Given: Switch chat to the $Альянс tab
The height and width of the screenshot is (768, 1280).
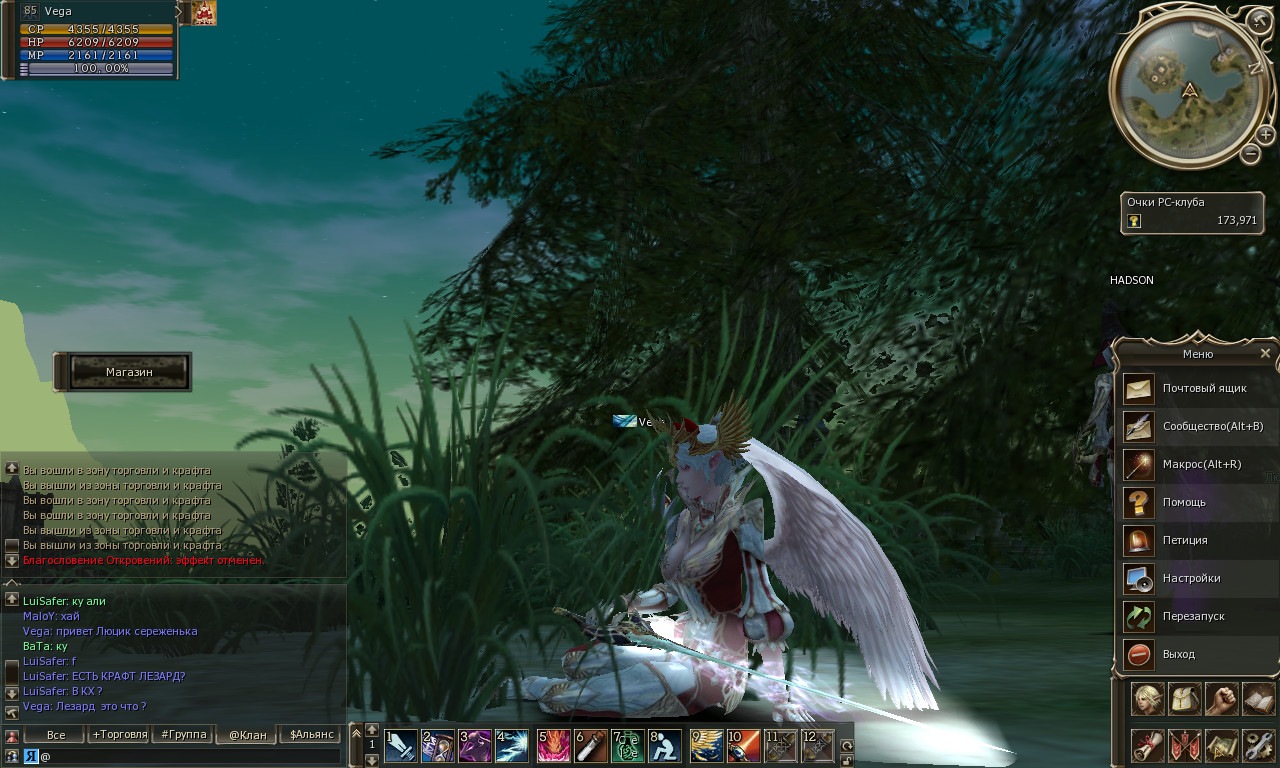Looking at the screenshot, I should tap(309, 735).
